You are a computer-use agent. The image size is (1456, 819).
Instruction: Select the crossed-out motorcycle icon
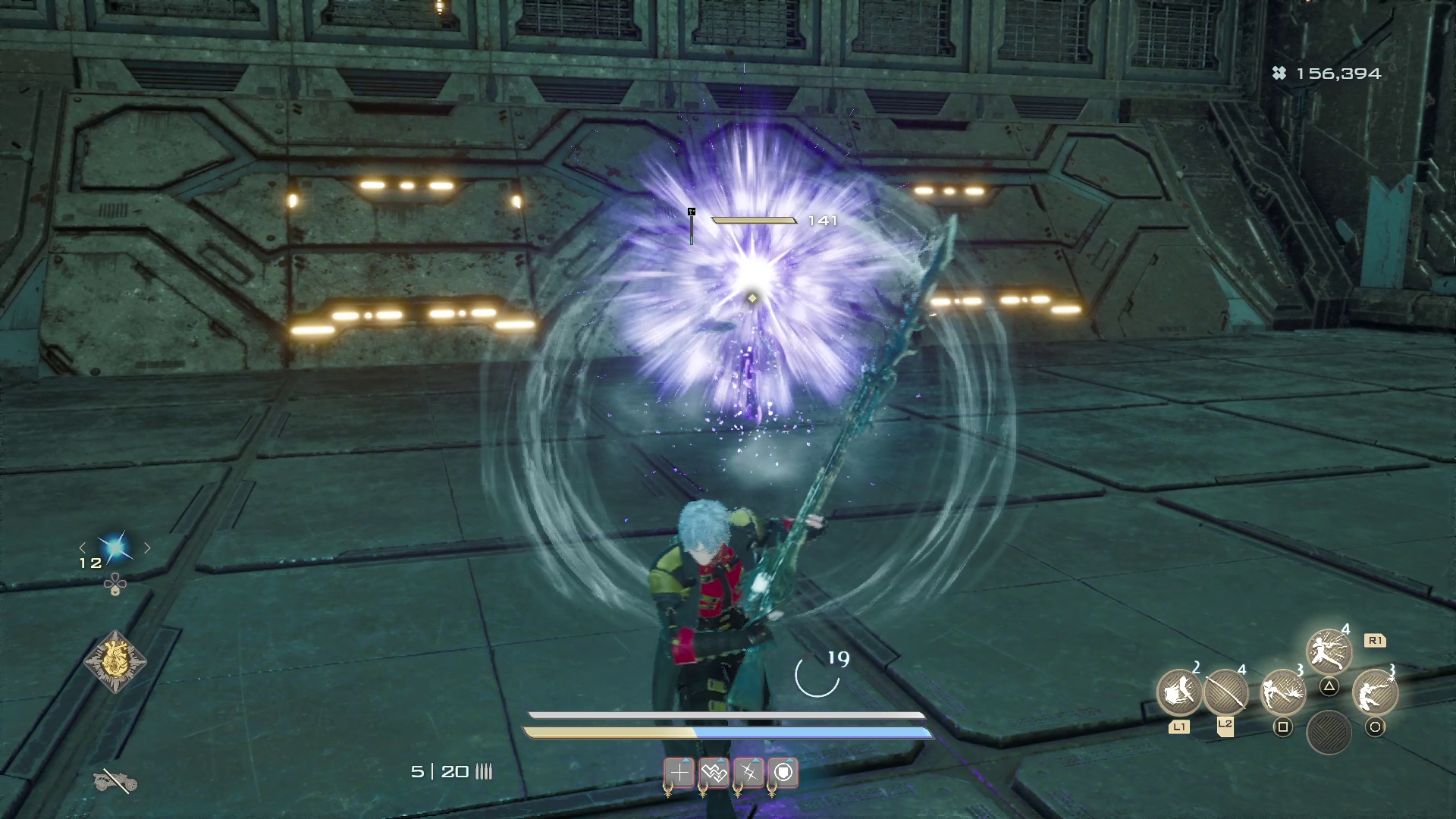pos(114,780)
